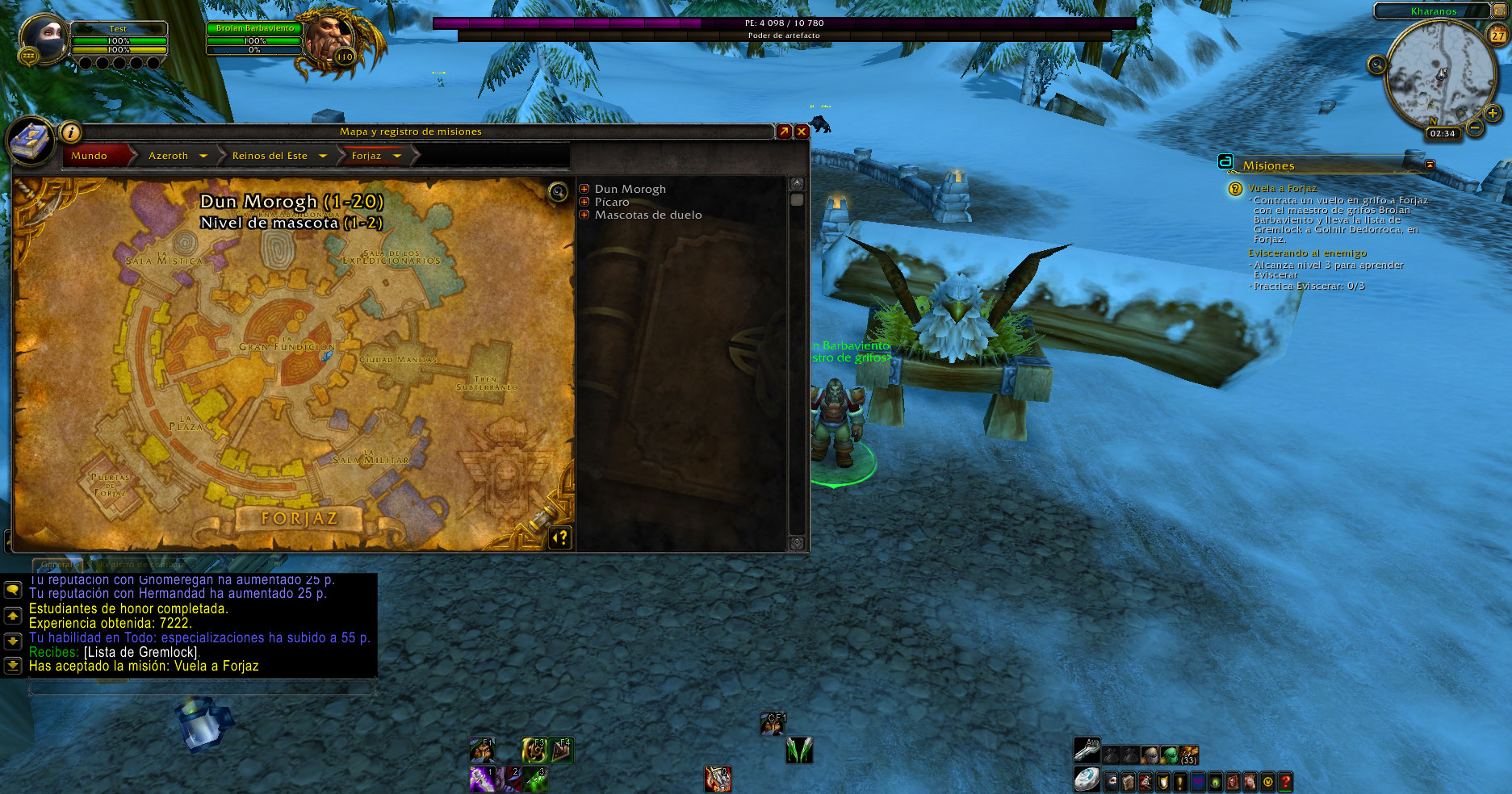
Task: Open the Reinos del Este dropdown
Action: tap(323, 156)
